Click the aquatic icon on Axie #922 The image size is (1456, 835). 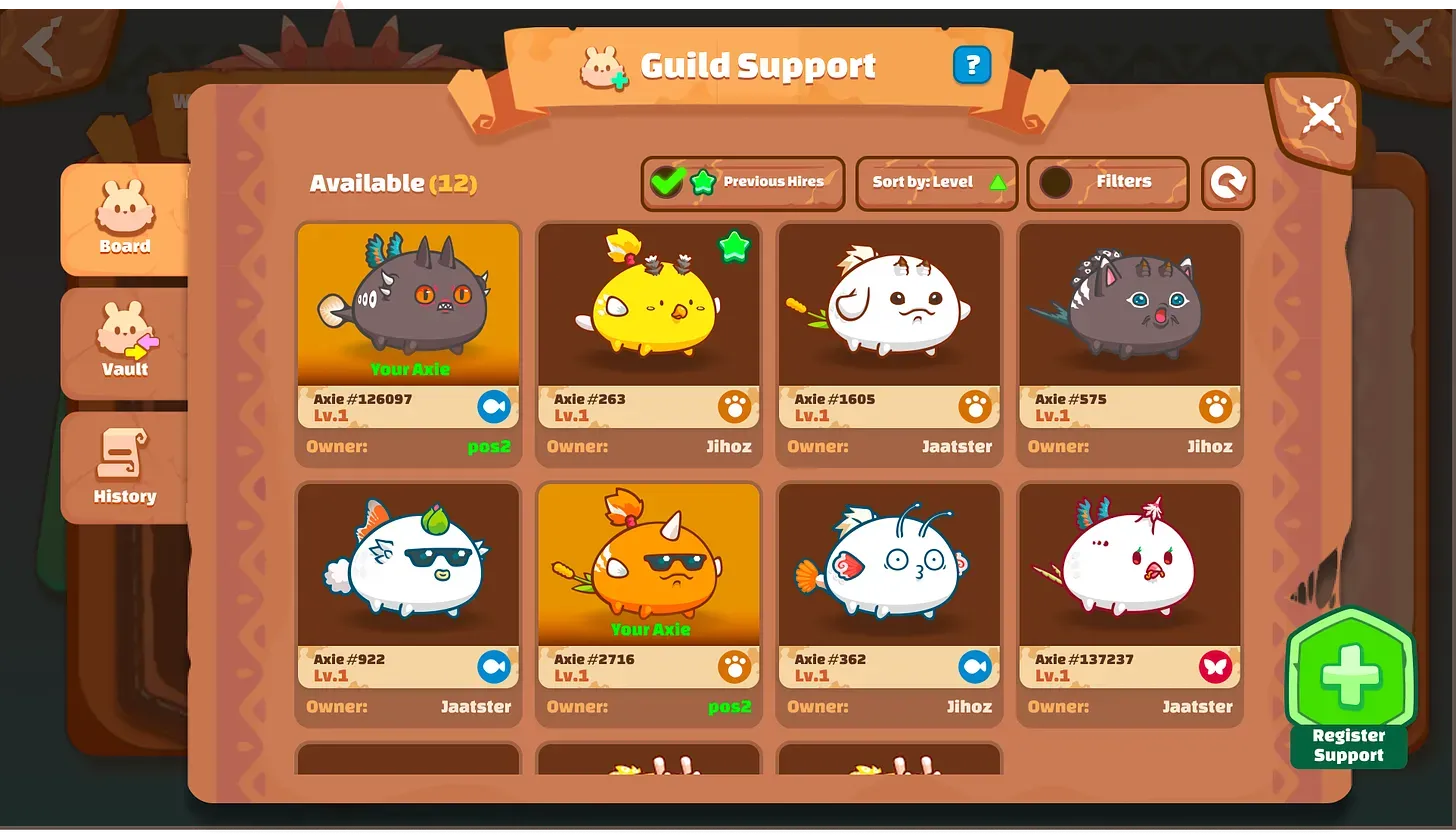click(495, 666)
